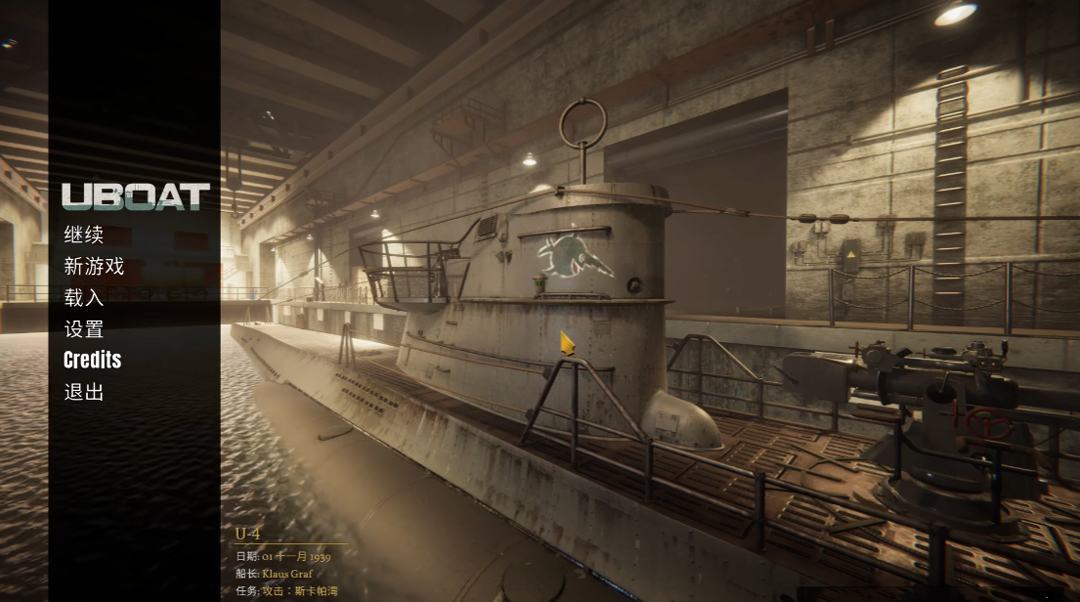Image resolution: width=1080 pixels, height=602 pixels.
Task: Show the Credits screen
Action: pyautogui.click(x=92, y=360)
